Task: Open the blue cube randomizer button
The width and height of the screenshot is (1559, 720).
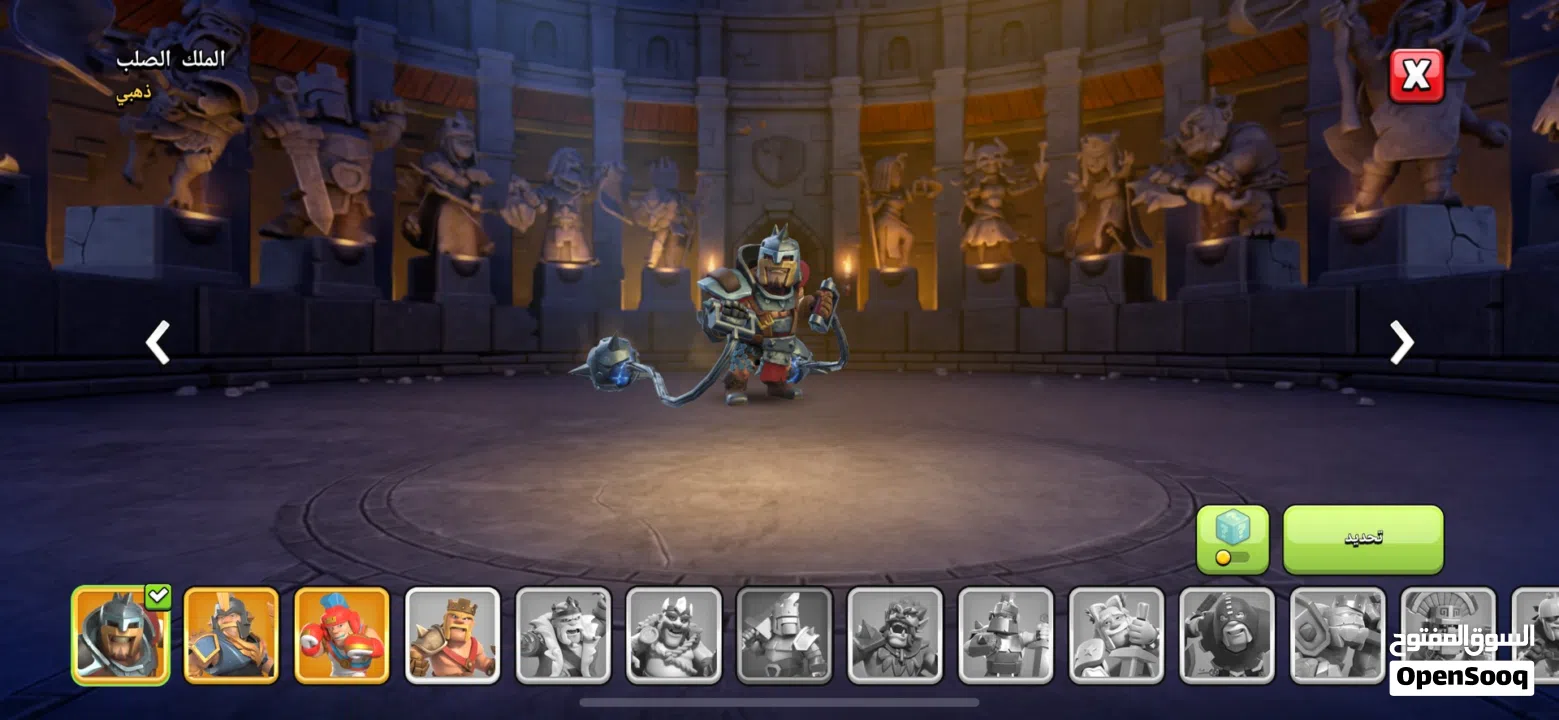Action: click(1232, 539)
